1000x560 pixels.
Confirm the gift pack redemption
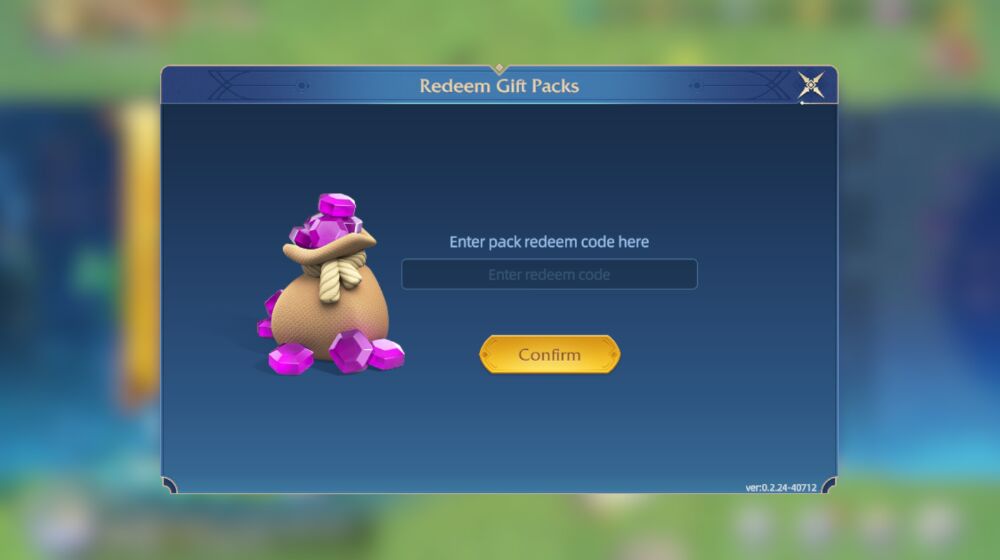549,355
